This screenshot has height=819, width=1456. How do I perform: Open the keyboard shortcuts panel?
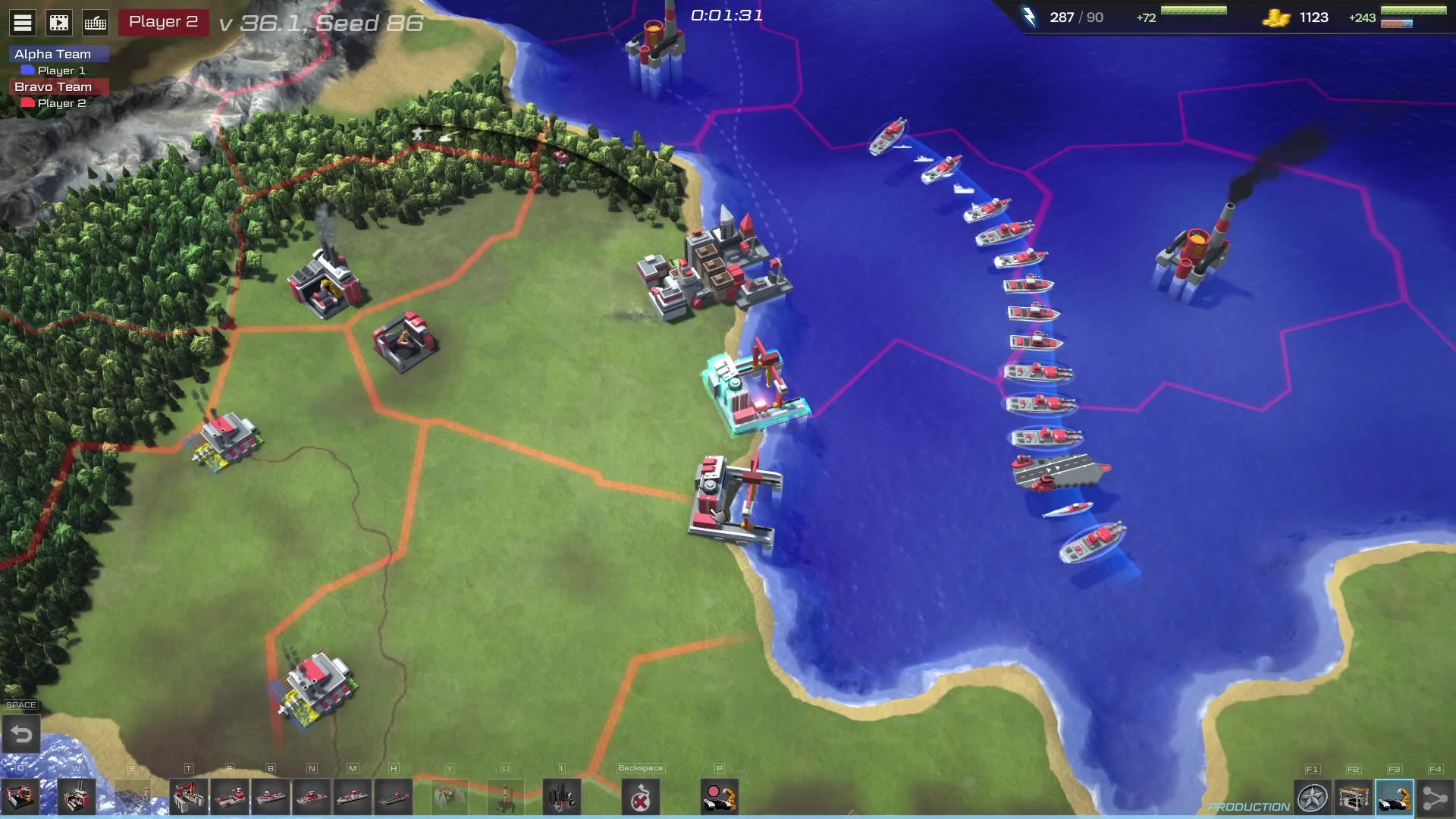coord(96,23)
